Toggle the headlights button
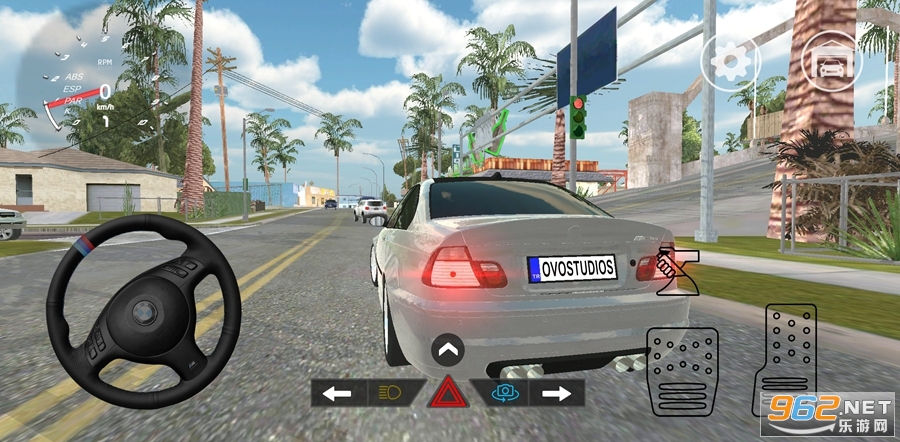This screenshot has width=900, height=442. point(393,393)
